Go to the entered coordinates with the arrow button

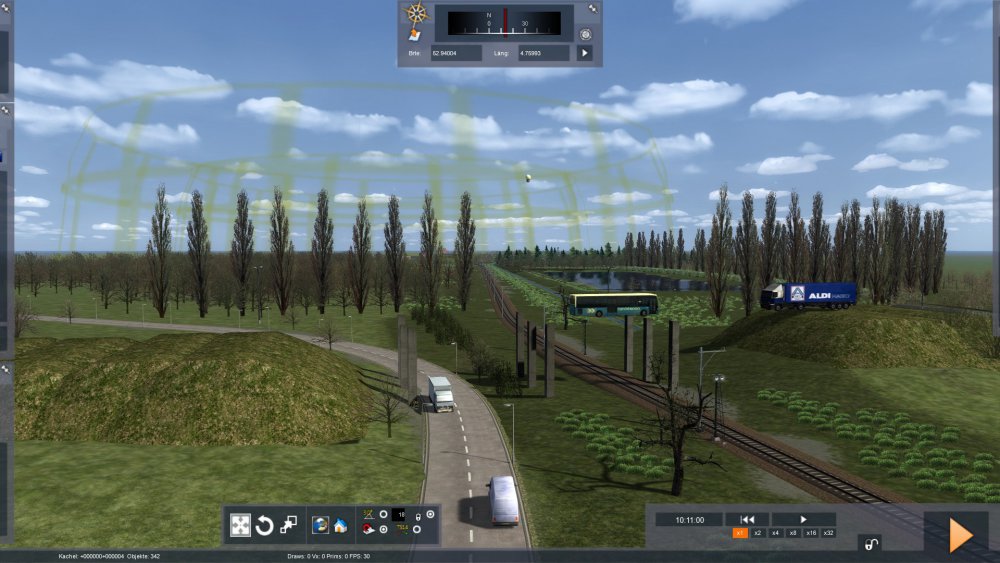[585, 52]
